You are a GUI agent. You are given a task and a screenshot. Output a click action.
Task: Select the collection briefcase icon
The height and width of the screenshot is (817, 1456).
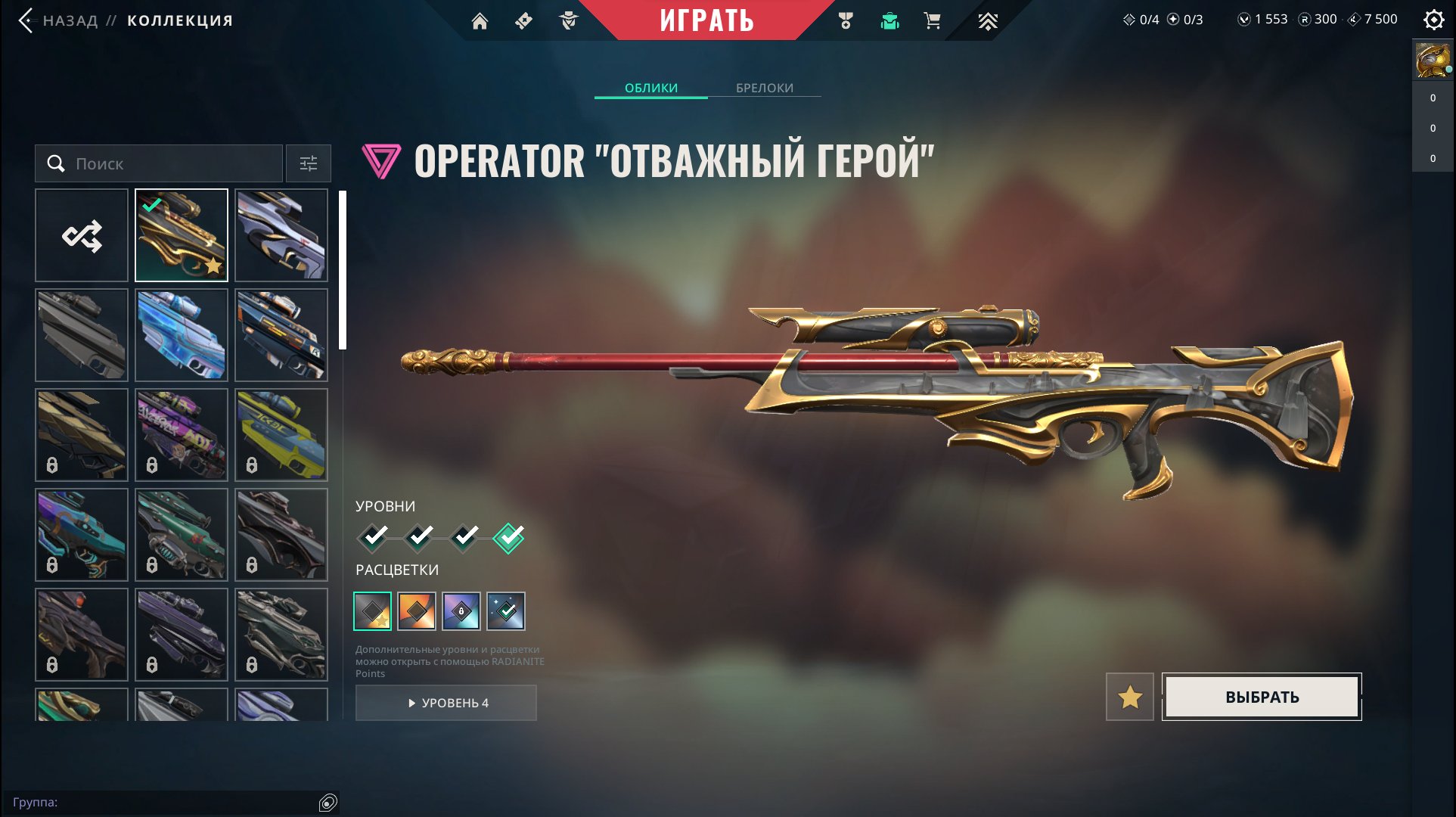[x=890, y=20]
